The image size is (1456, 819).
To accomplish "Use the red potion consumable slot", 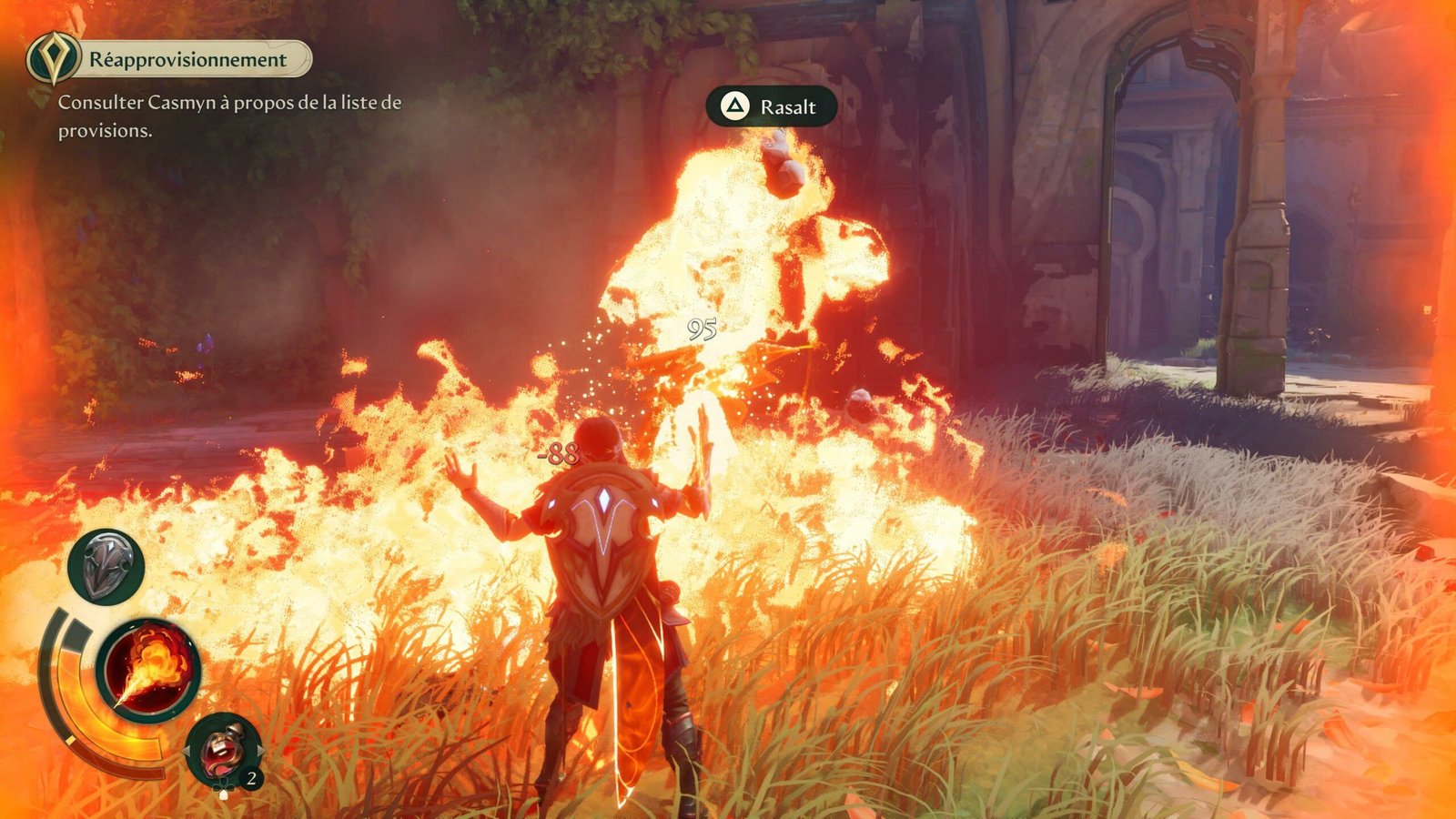I will click(222, 749).
